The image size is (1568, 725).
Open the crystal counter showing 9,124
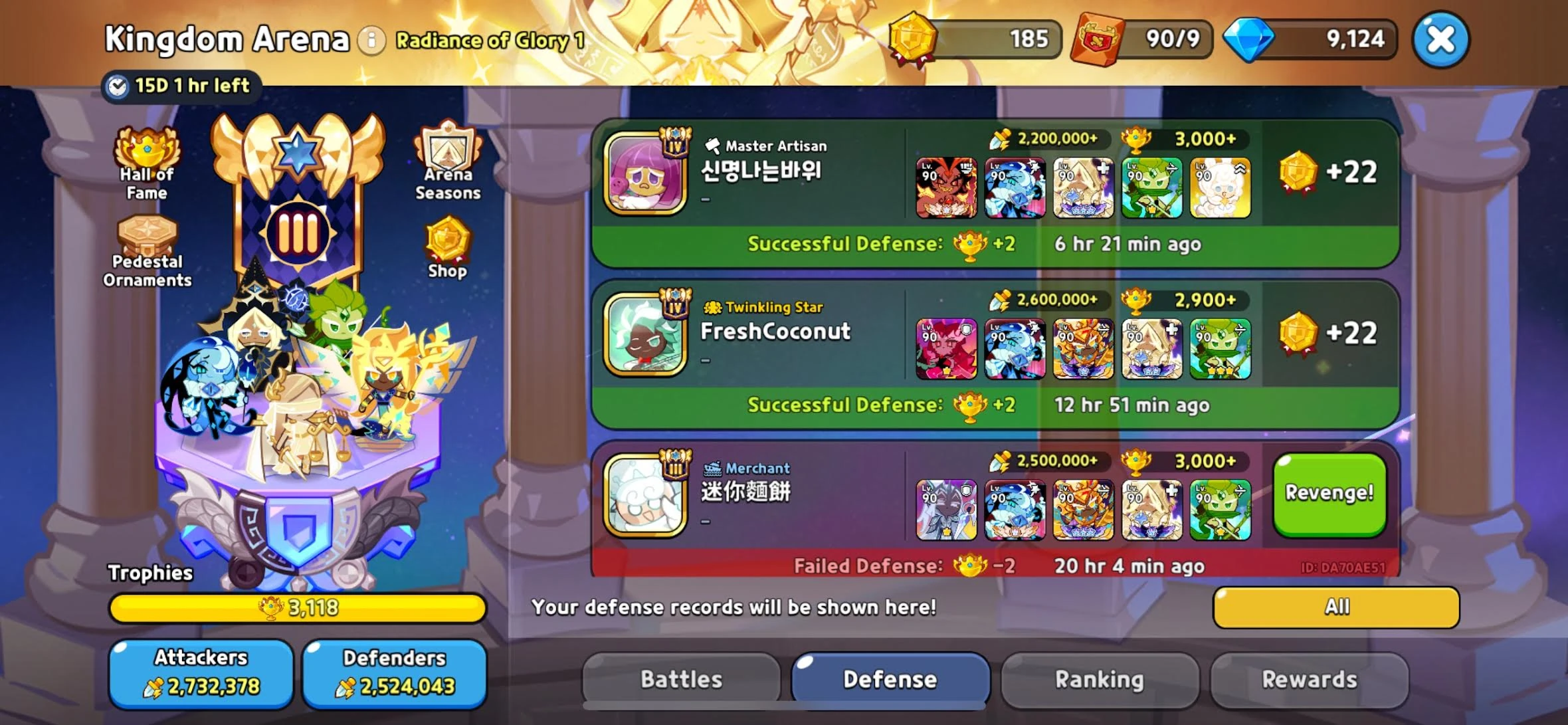pyautogui.click(x=1319, y=38)
